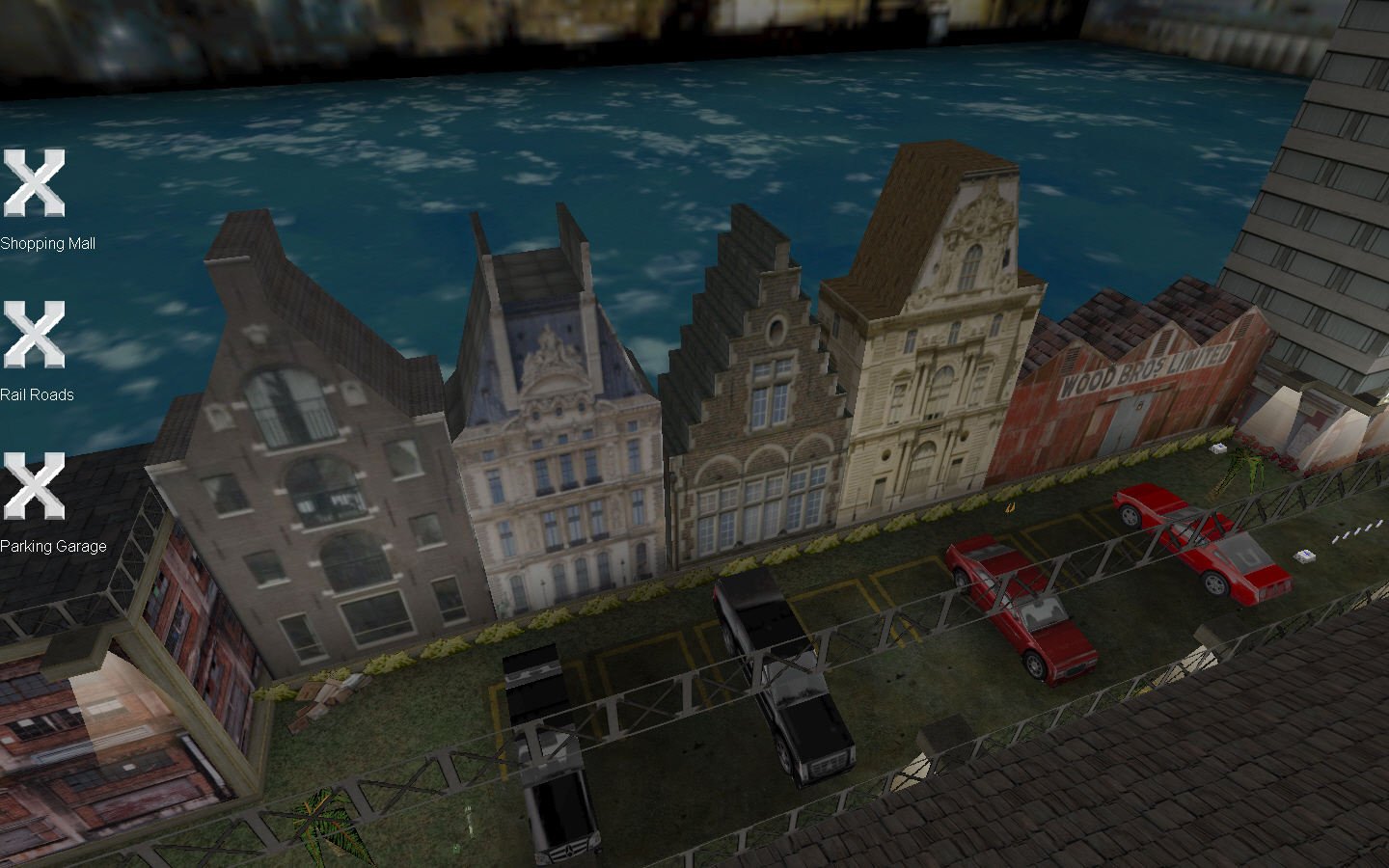Click the Parking Garage text label
The width and height of the screenshot is (1389, 868).
click(54, 546)
